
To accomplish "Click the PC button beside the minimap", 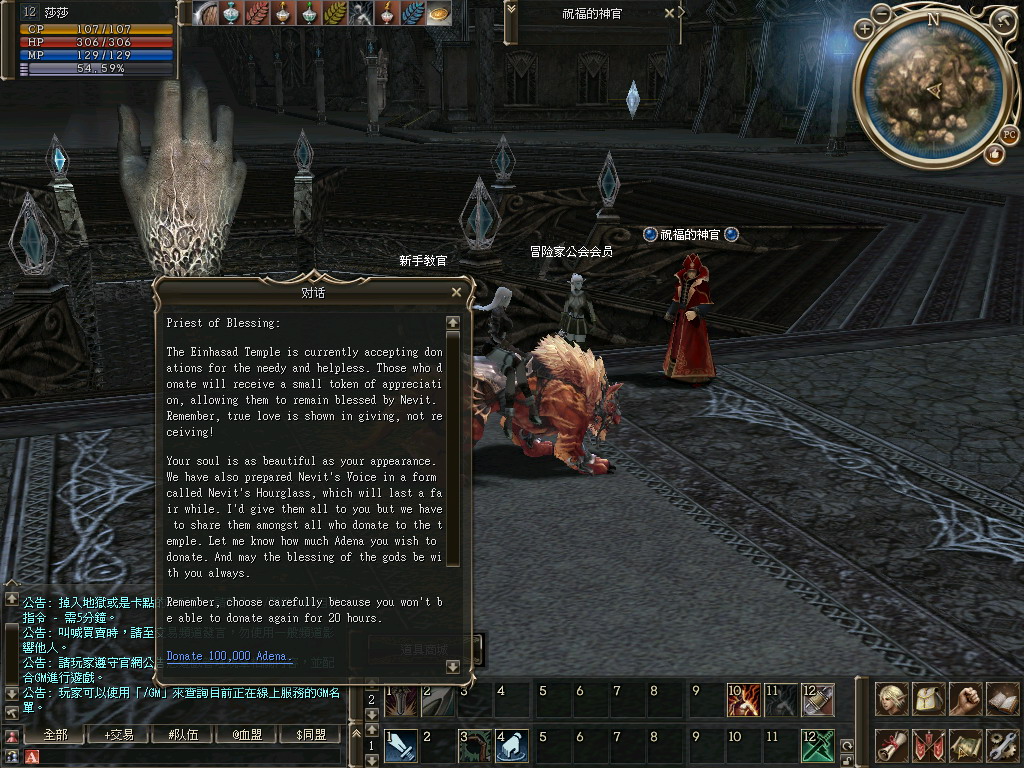I will click(1009, 134).
